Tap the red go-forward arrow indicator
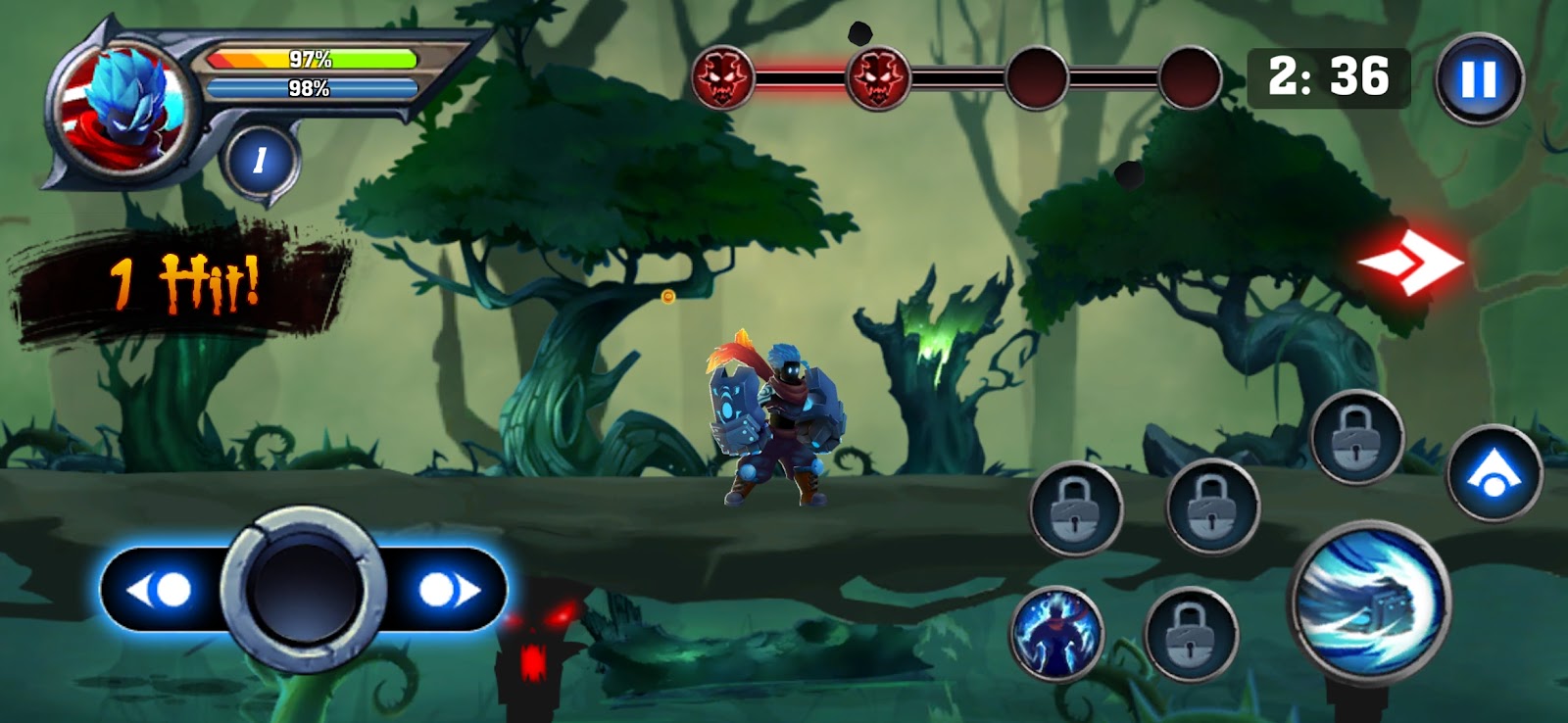Image resolution: width=1568 pixels, height=723 pixels. coord(1410,262)
